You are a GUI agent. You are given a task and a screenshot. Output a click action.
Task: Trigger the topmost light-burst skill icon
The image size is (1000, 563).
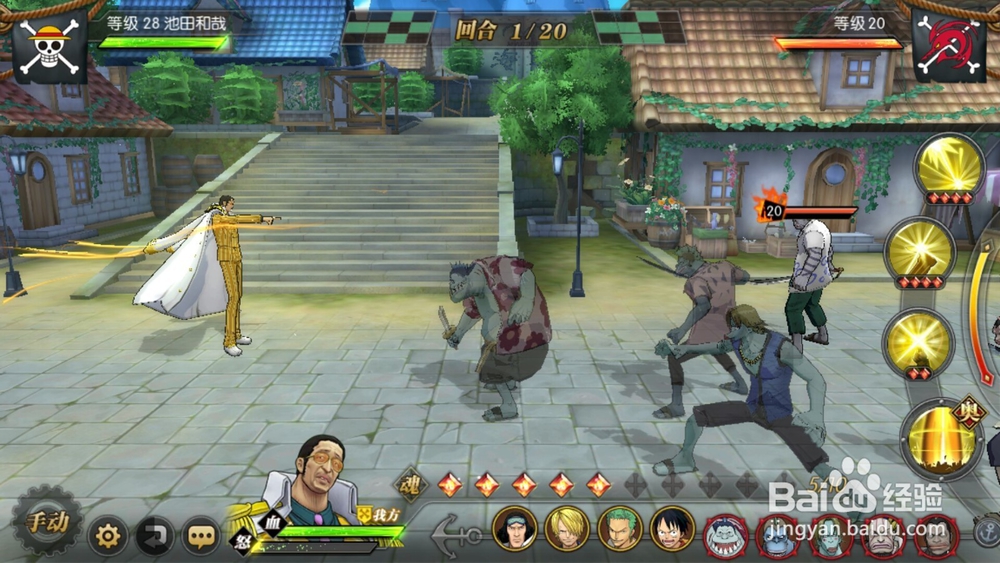[950, 166]
